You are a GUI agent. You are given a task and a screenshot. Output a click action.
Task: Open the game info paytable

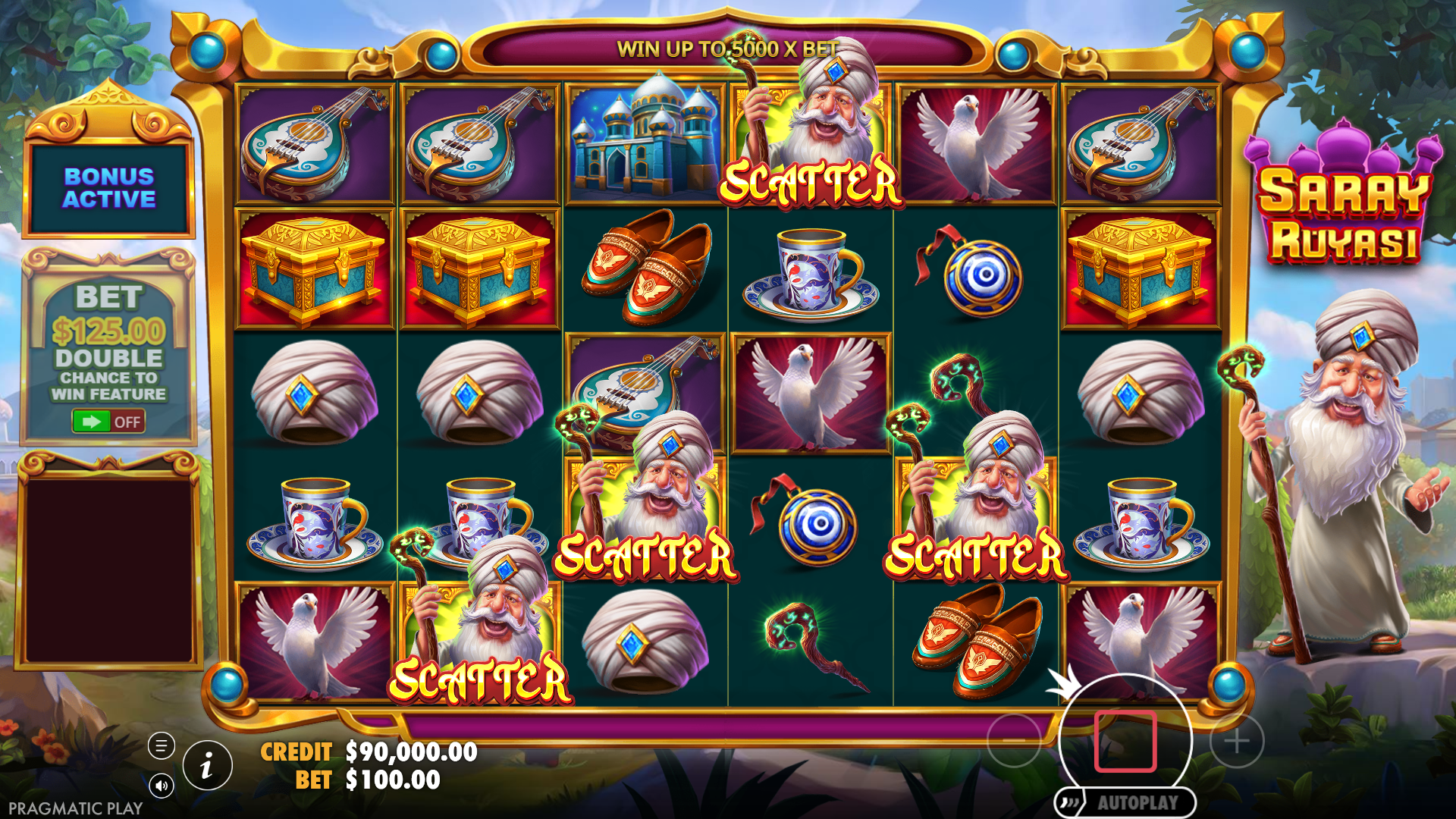pos(207,766)
